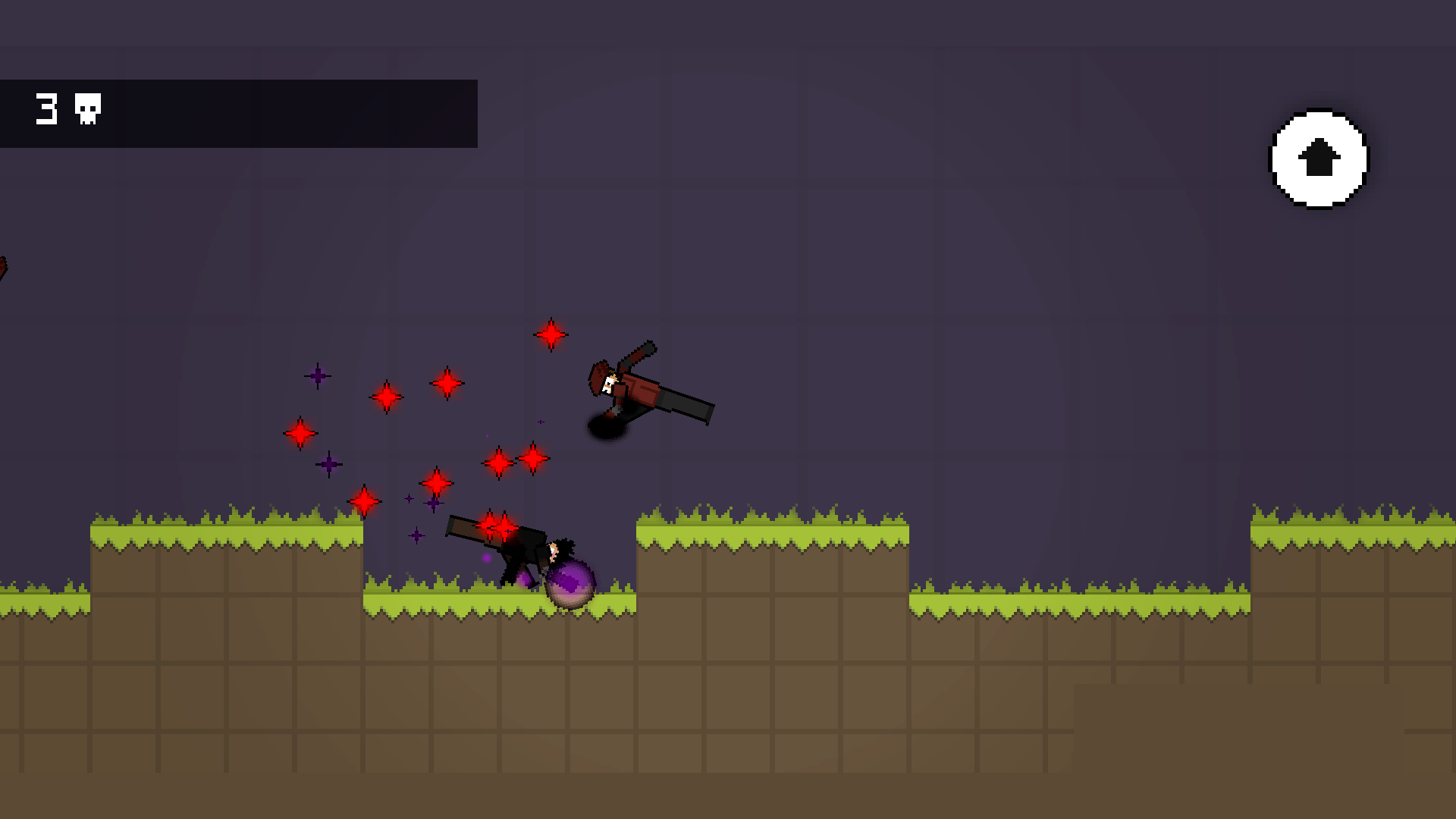1456x819 pixels.
Task: Click the arm sprite at the left screen edge
Action: click(6, 265)
